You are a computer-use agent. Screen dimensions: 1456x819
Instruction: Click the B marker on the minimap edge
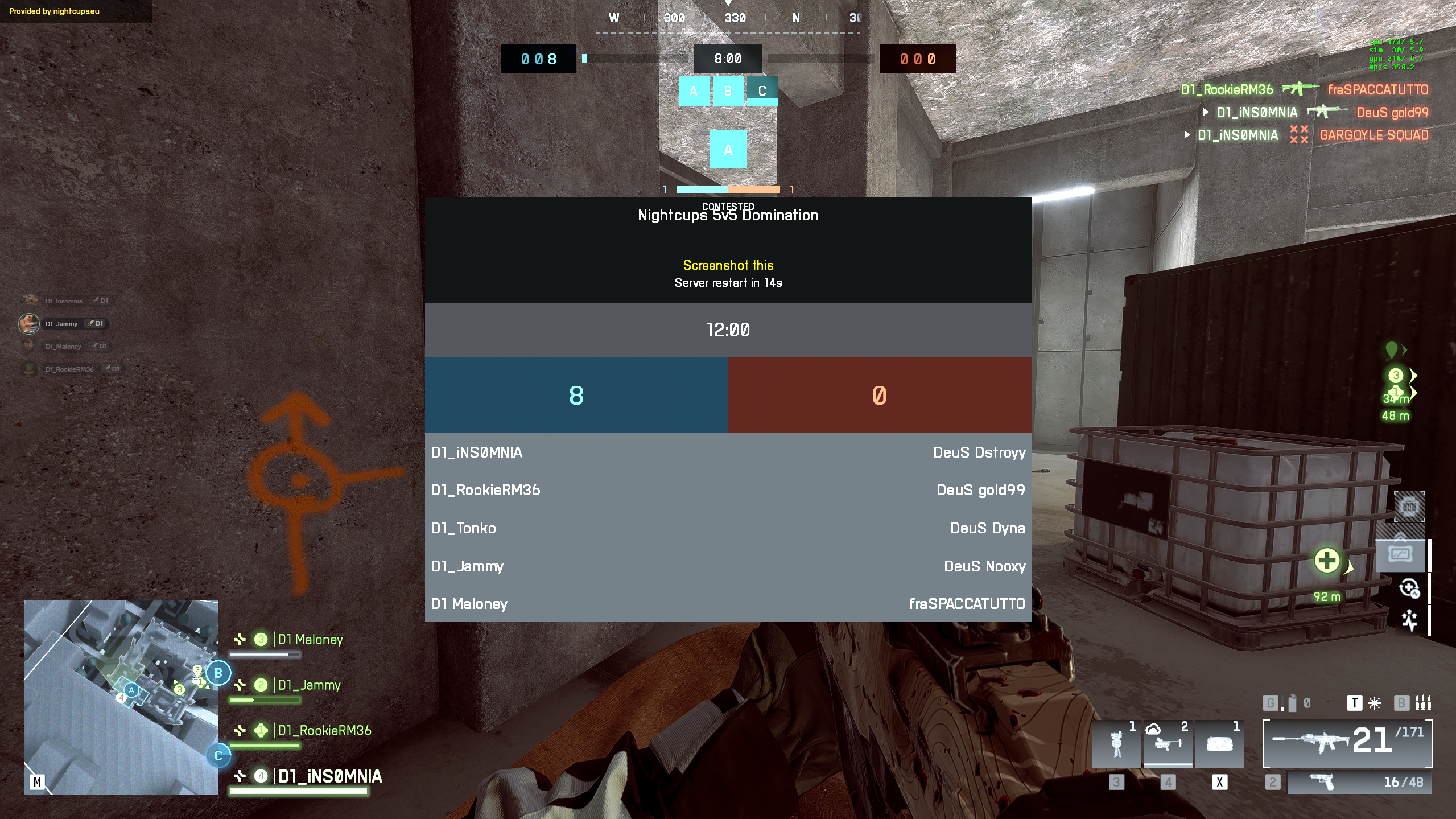[218, 673]
